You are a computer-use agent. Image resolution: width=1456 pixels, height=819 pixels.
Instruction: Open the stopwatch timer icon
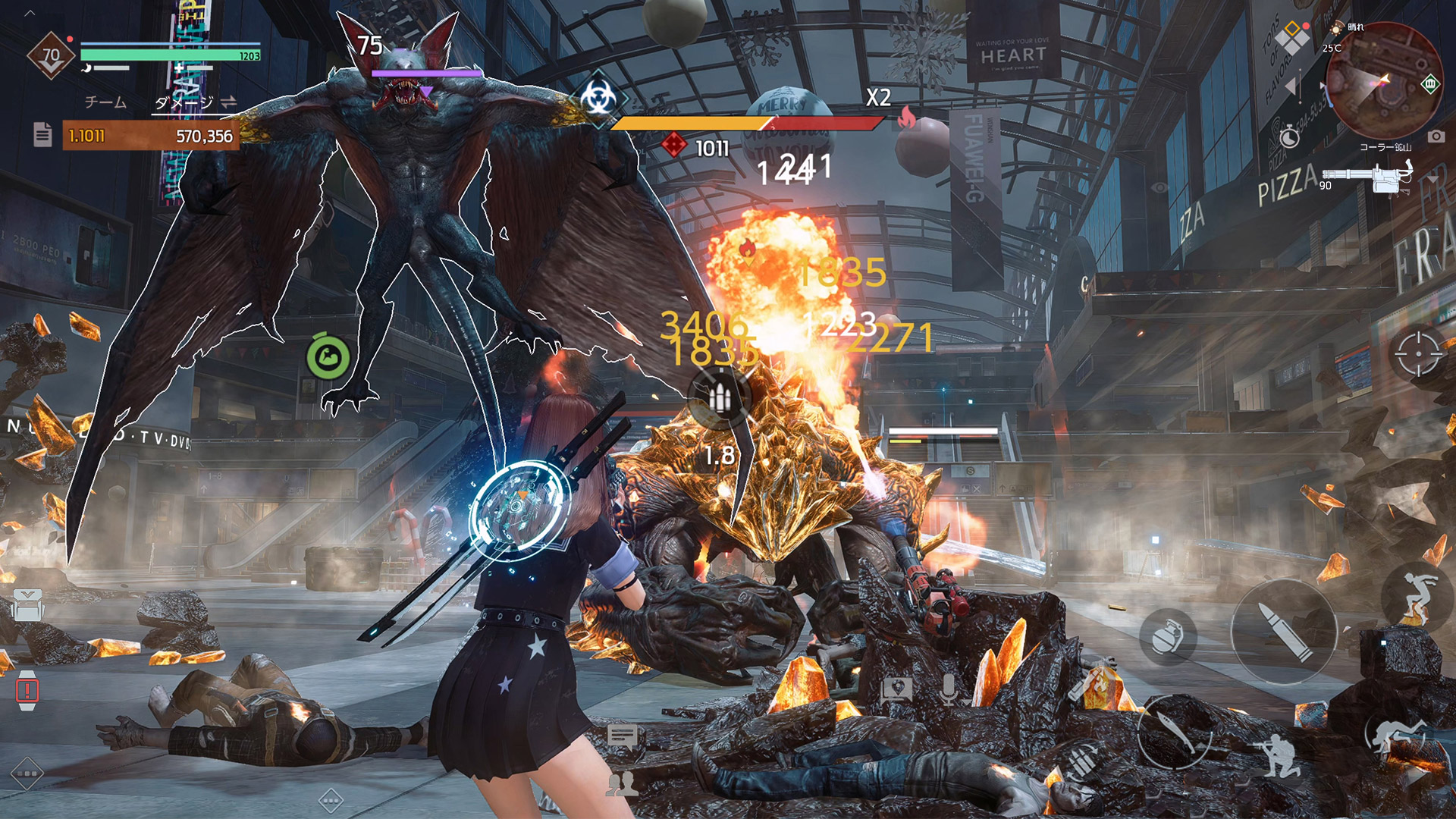tap(1289, 137)
